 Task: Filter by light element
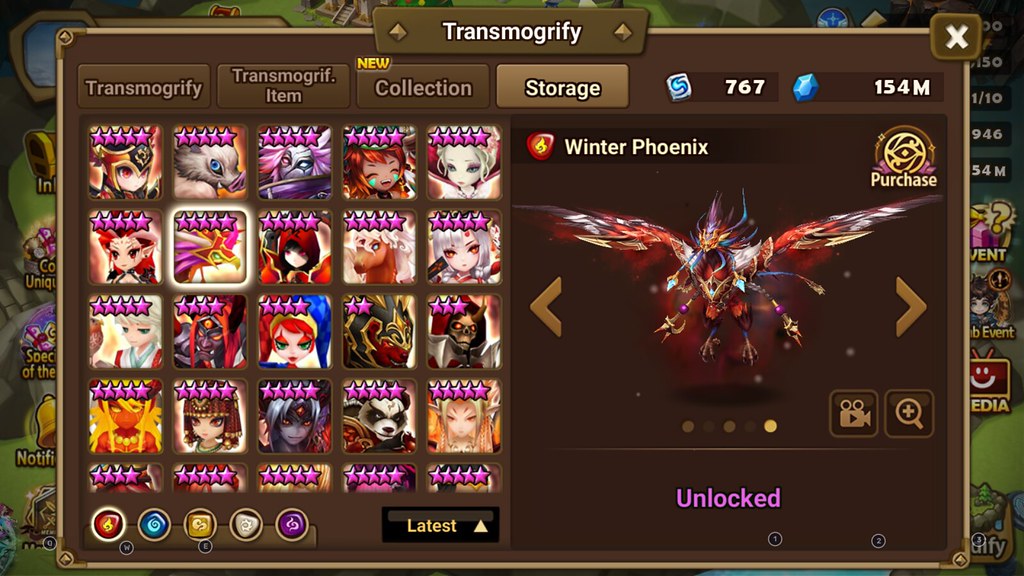[x=246, y=524]
